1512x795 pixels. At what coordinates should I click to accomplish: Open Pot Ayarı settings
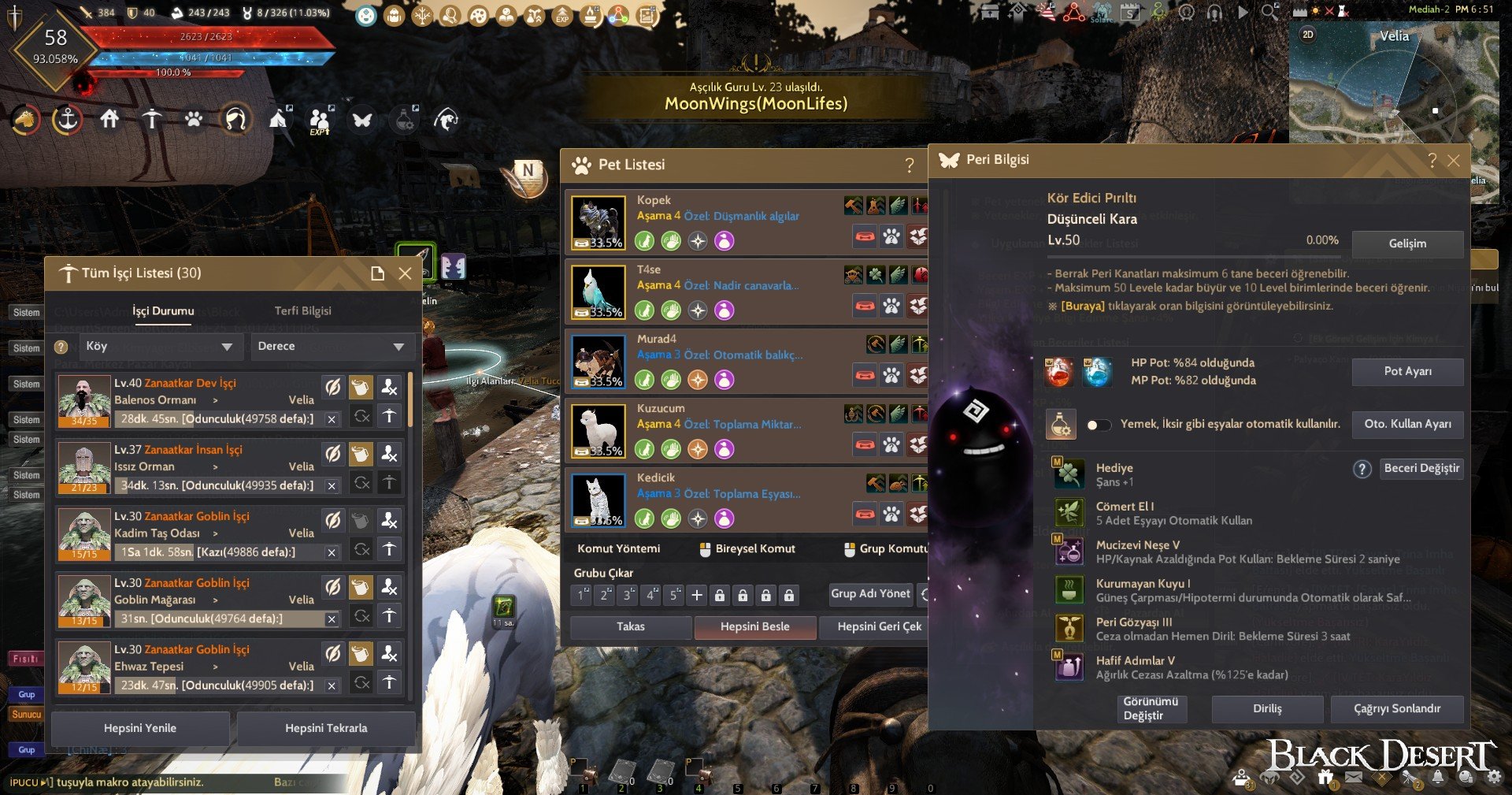pos(1407,371)
